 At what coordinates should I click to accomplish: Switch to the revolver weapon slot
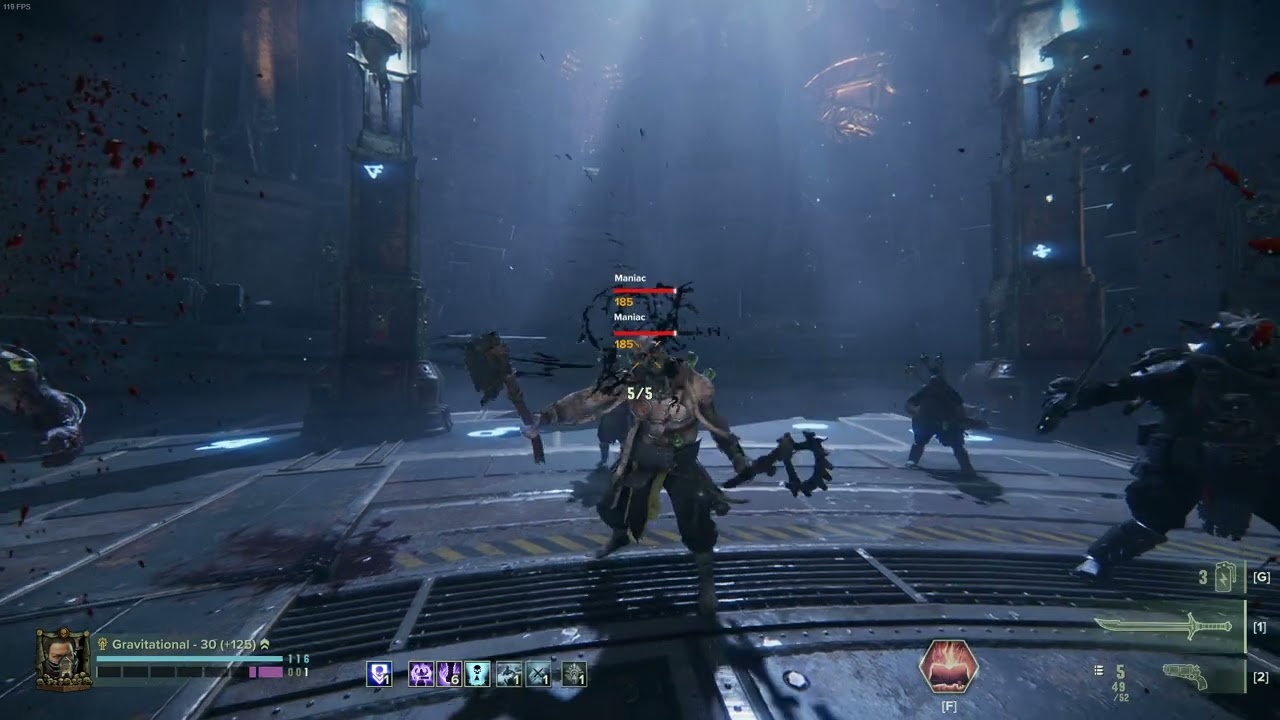1185,677
